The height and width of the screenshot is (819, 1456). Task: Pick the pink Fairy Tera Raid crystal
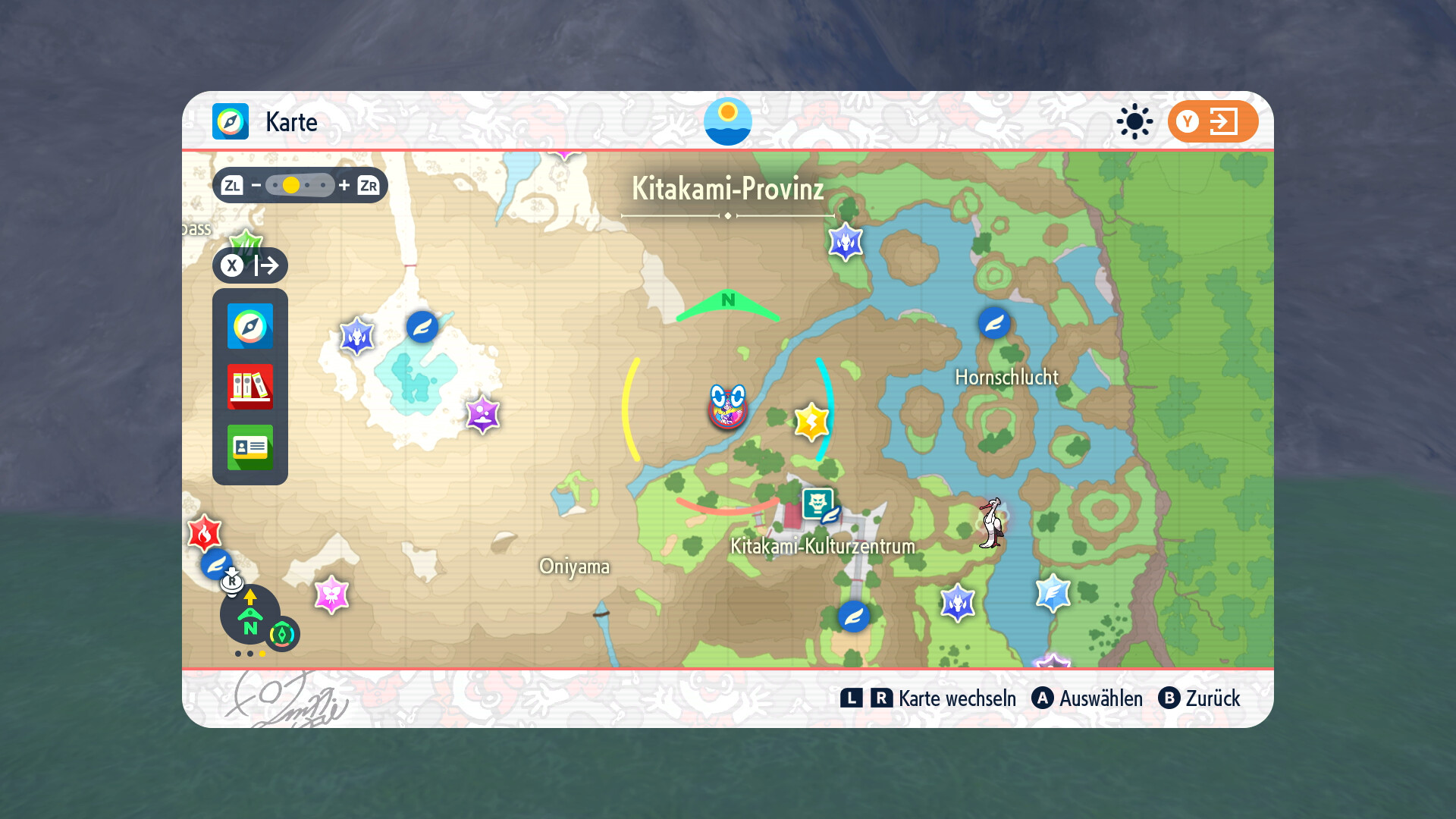pyautogui.click(x=331, y=594)
